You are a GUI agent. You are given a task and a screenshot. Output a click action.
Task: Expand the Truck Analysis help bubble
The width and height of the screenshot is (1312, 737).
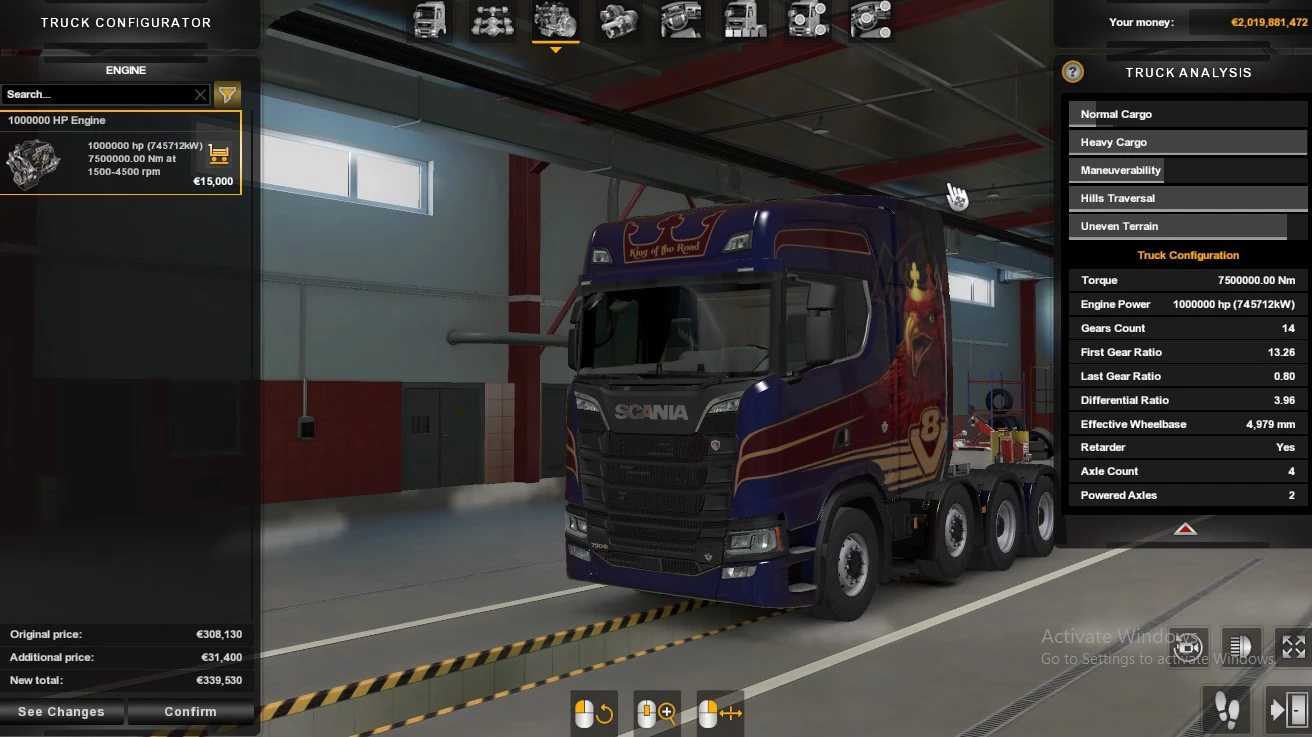1073,71
